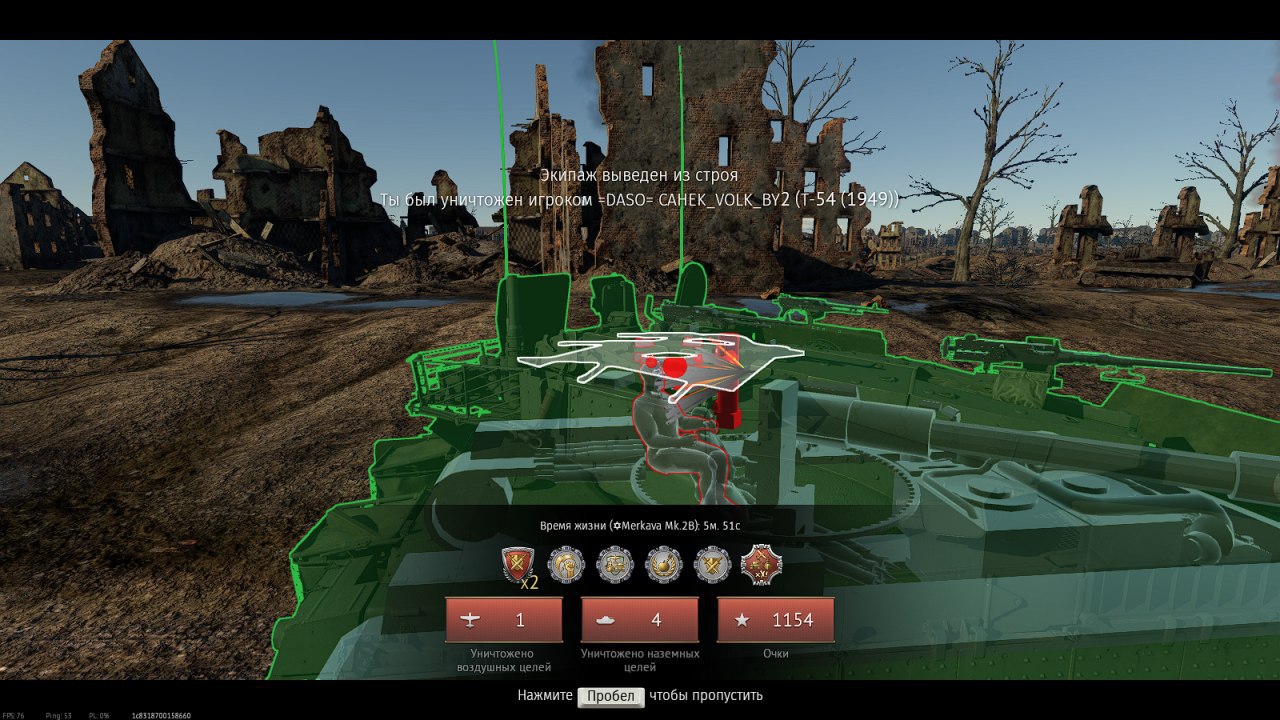This screenshot has height=720, width=1280.
Task: Click the silver medal showing a raised fist
Action: pyautogui.click(x=566, y=565)
